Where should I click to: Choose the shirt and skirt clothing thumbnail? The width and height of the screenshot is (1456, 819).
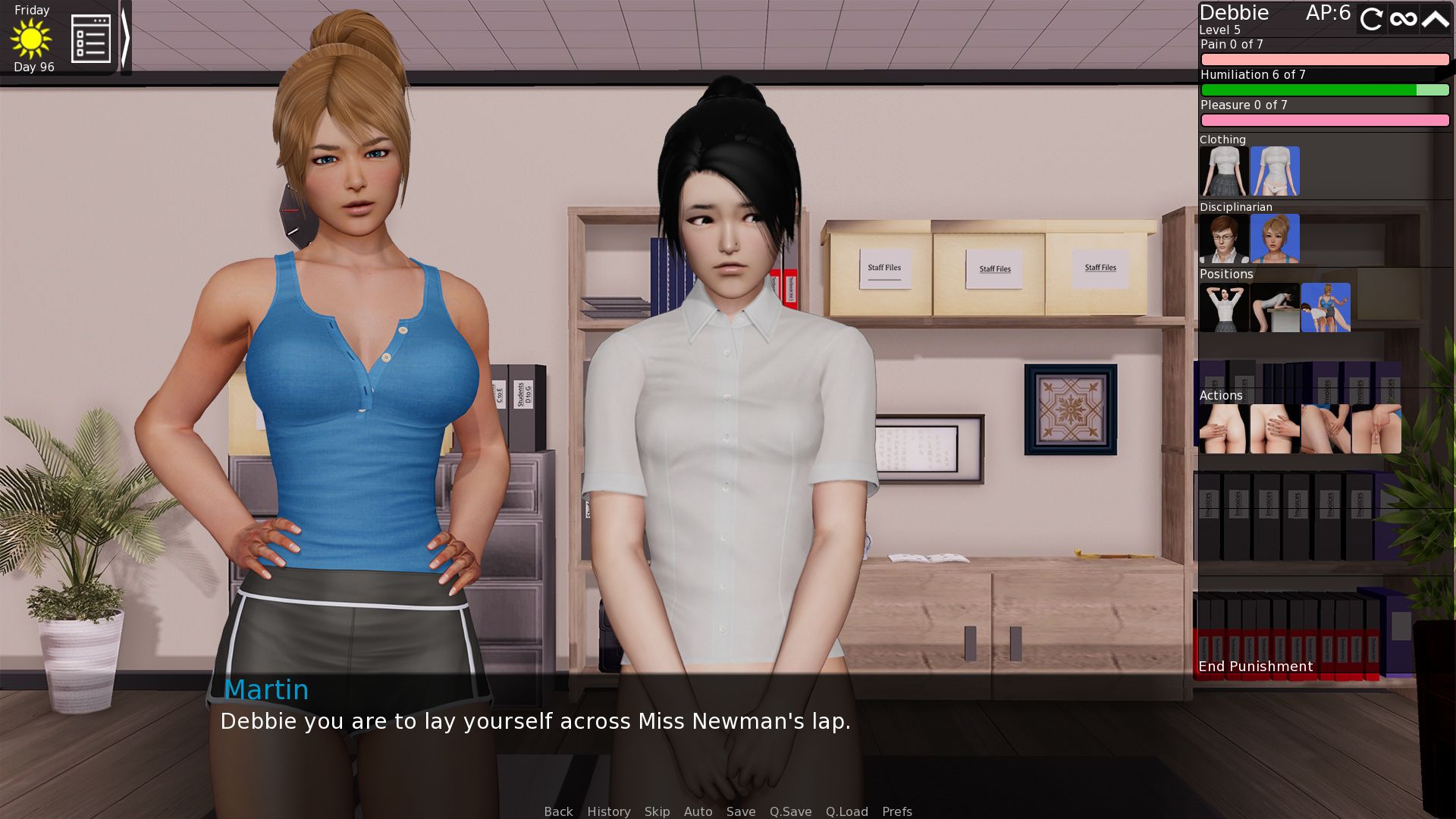click(x=1223, y=171)
